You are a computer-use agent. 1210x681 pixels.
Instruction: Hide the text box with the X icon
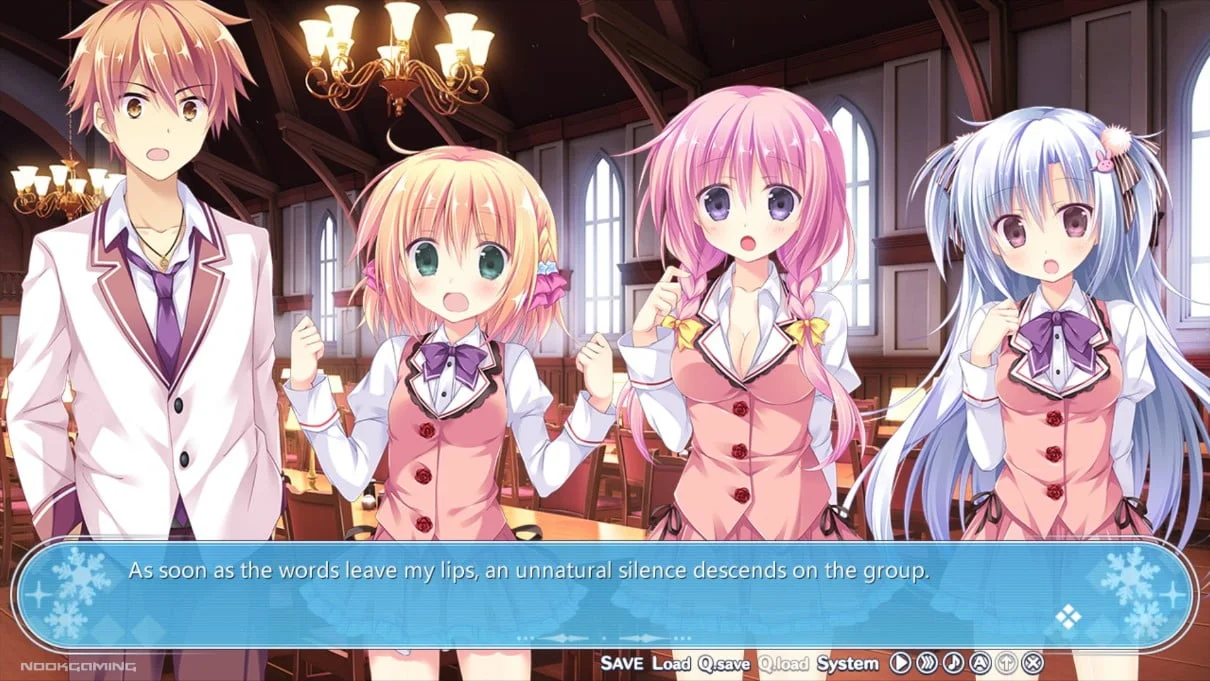click(1033, 663)
